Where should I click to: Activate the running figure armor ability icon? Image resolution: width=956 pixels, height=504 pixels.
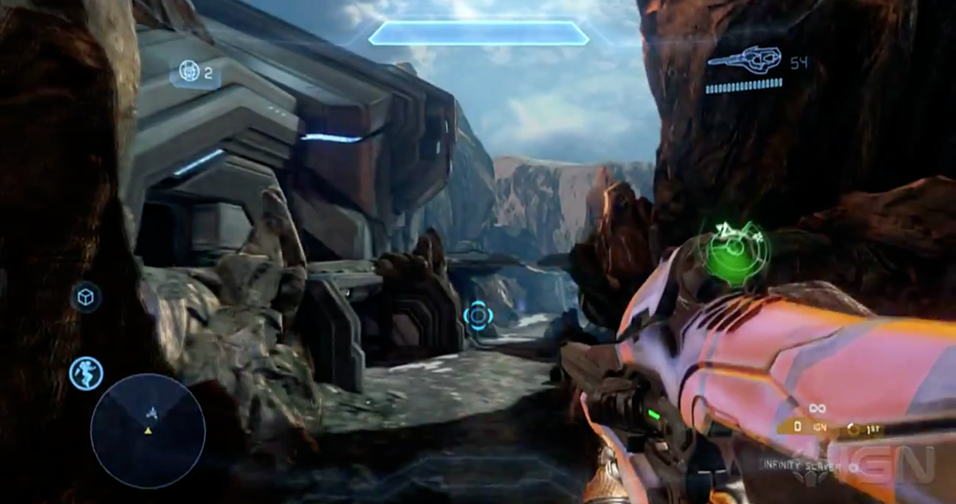point(86,373)
